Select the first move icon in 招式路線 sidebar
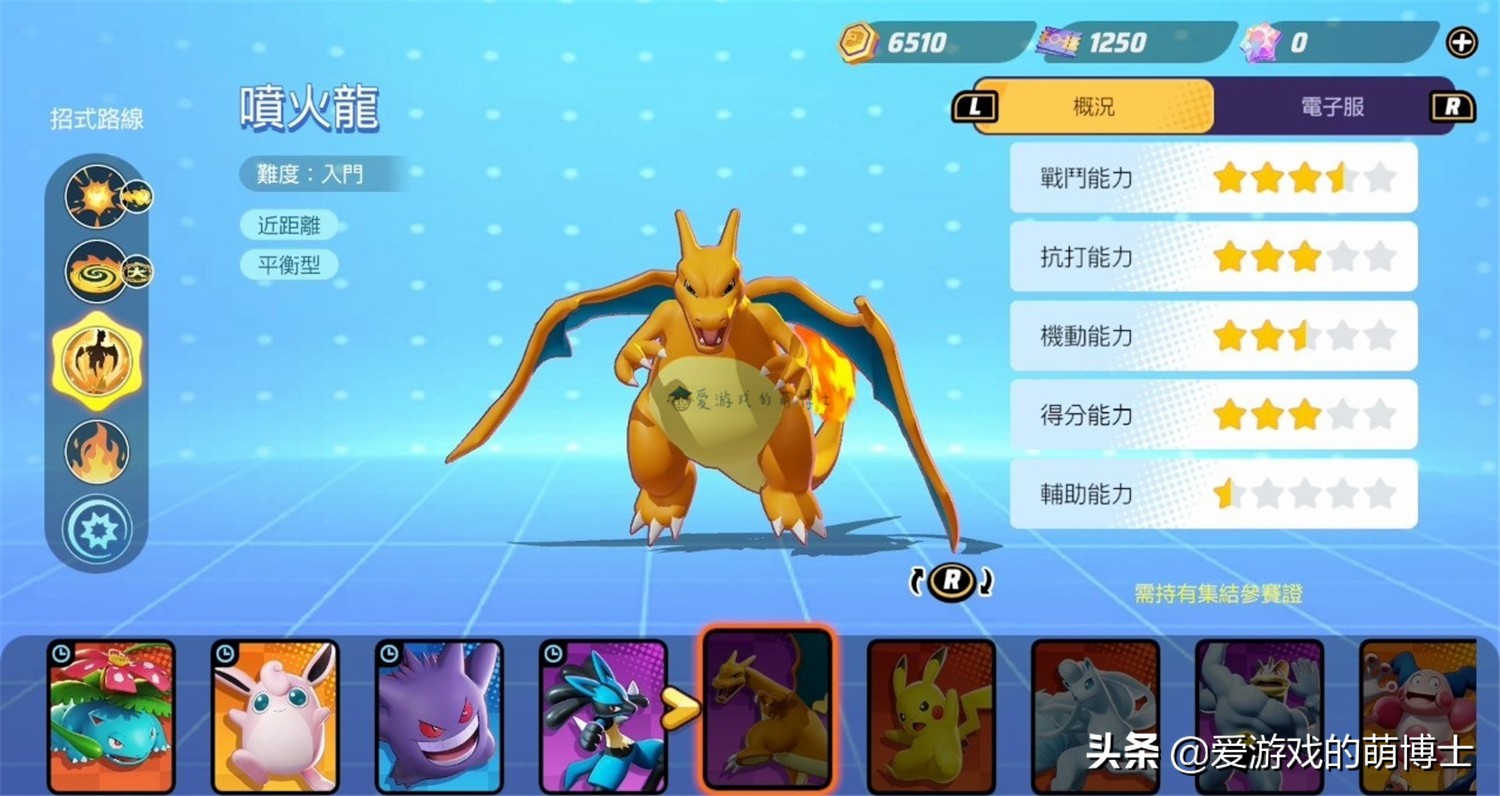 [96, 196]
